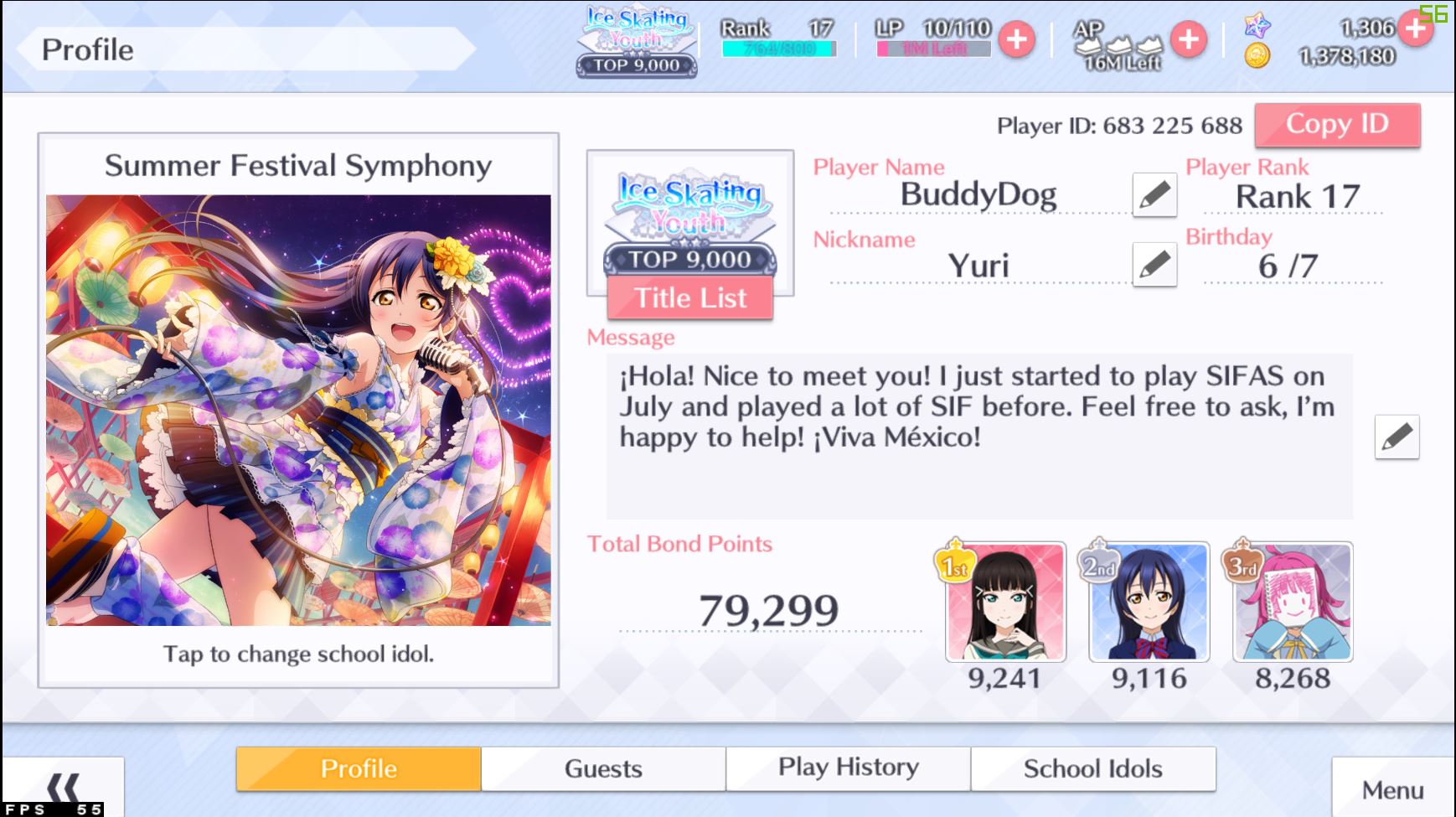Select the 3rd place bond idol portrait
The width and height of the screenshot is (1456, 817).
[x=1292, y=602]
